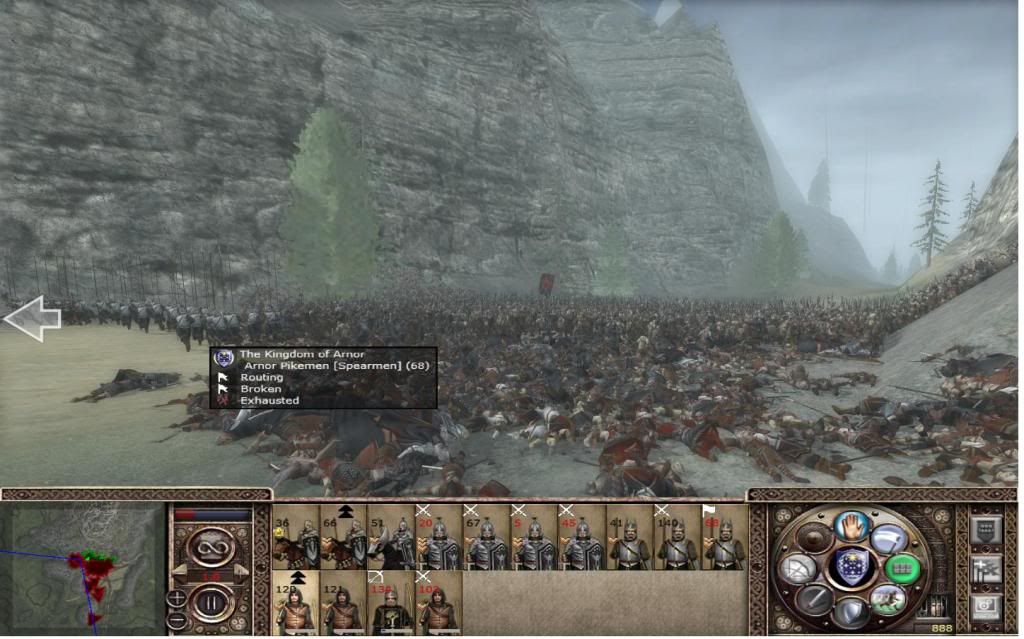Select the cavalry unit card showing 66
Screen dimensions: 1024x639
(x=343, y=538)
